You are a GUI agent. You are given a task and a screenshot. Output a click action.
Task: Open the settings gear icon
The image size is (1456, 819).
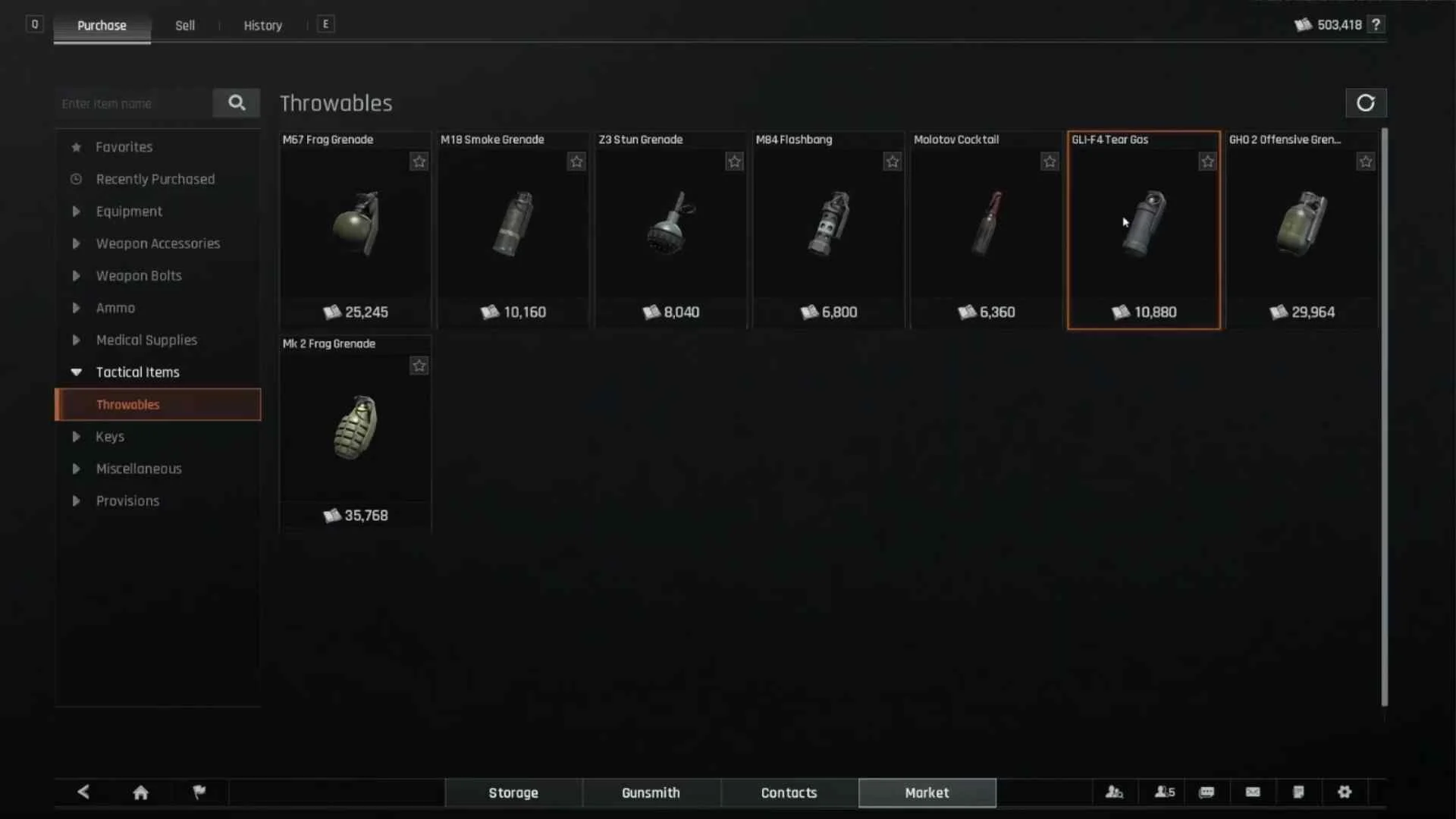click(1344, 792)
